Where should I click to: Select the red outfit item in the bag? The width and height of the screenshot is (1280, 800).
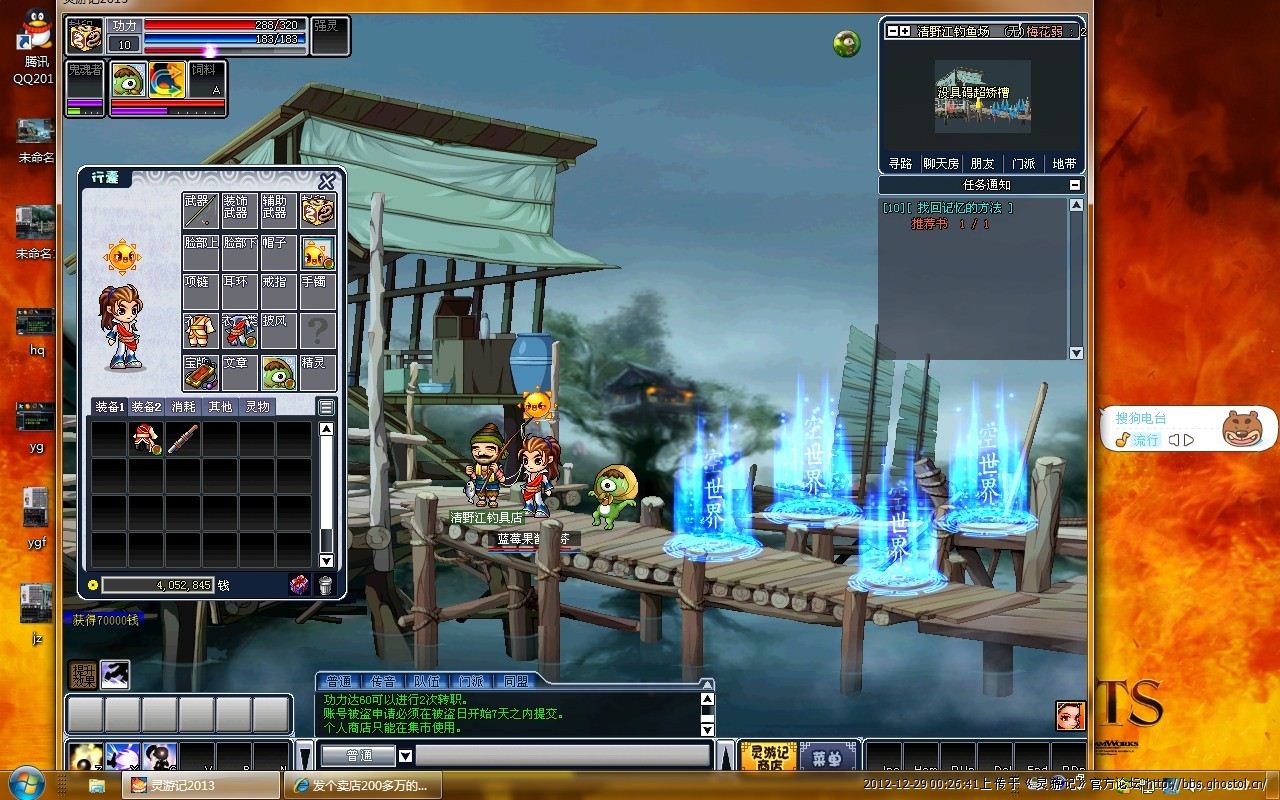tap(146, 438)
